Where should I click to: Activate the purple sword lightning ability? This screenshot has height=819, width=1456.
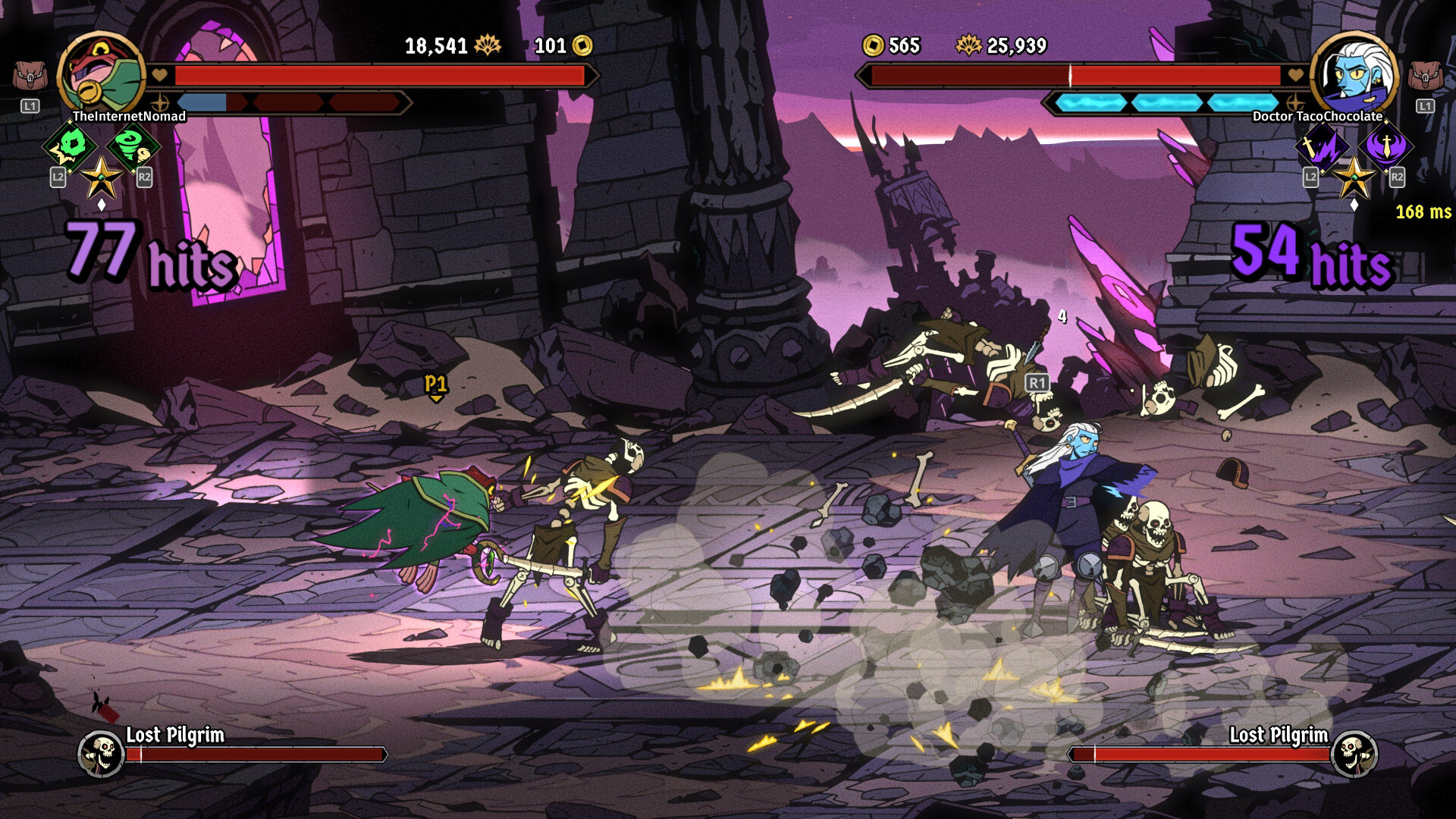point(1322,146)
